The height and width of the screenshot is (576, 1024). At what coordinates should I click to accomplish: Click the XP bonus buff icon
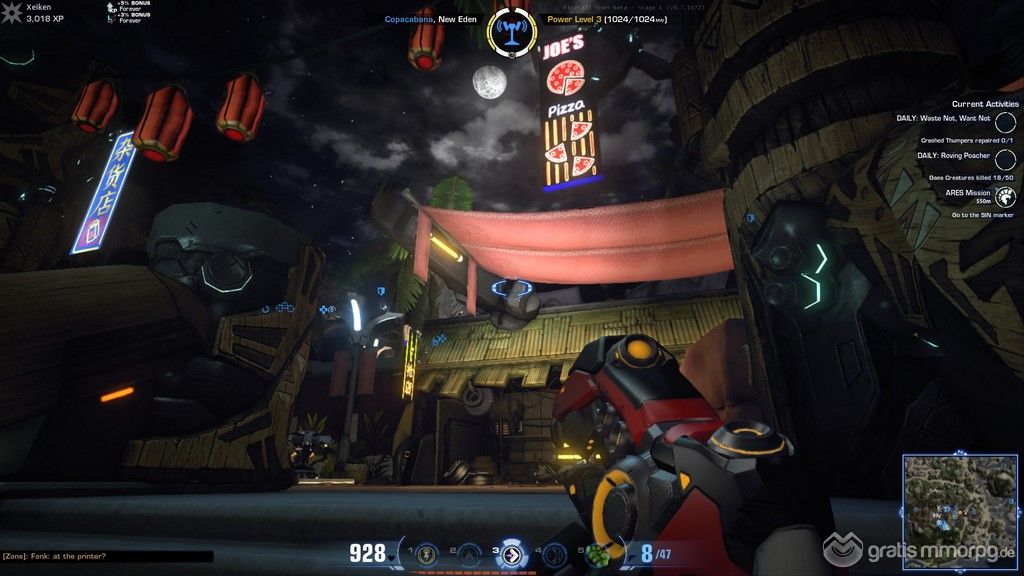110,10
